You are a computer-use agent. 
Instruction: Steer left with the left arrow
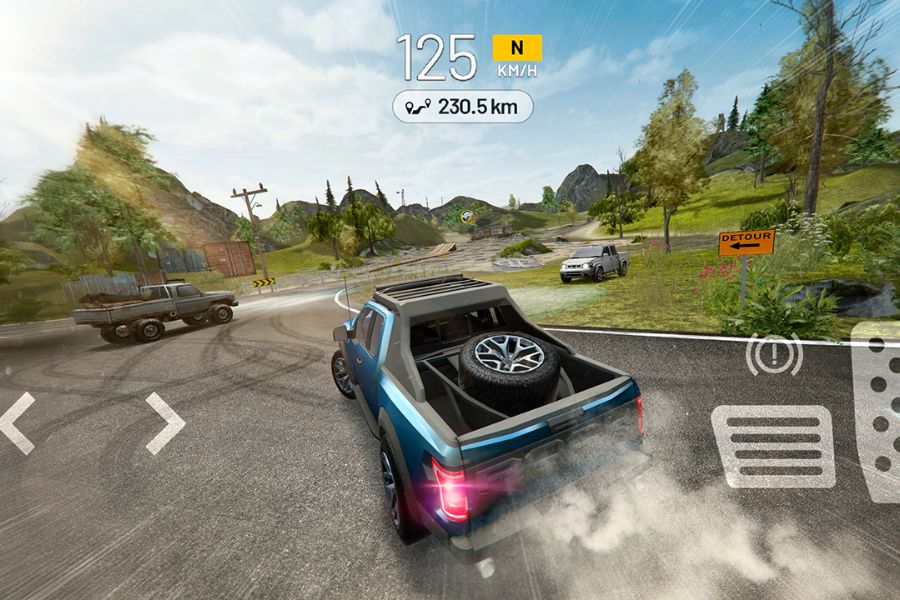coord(18,422)
